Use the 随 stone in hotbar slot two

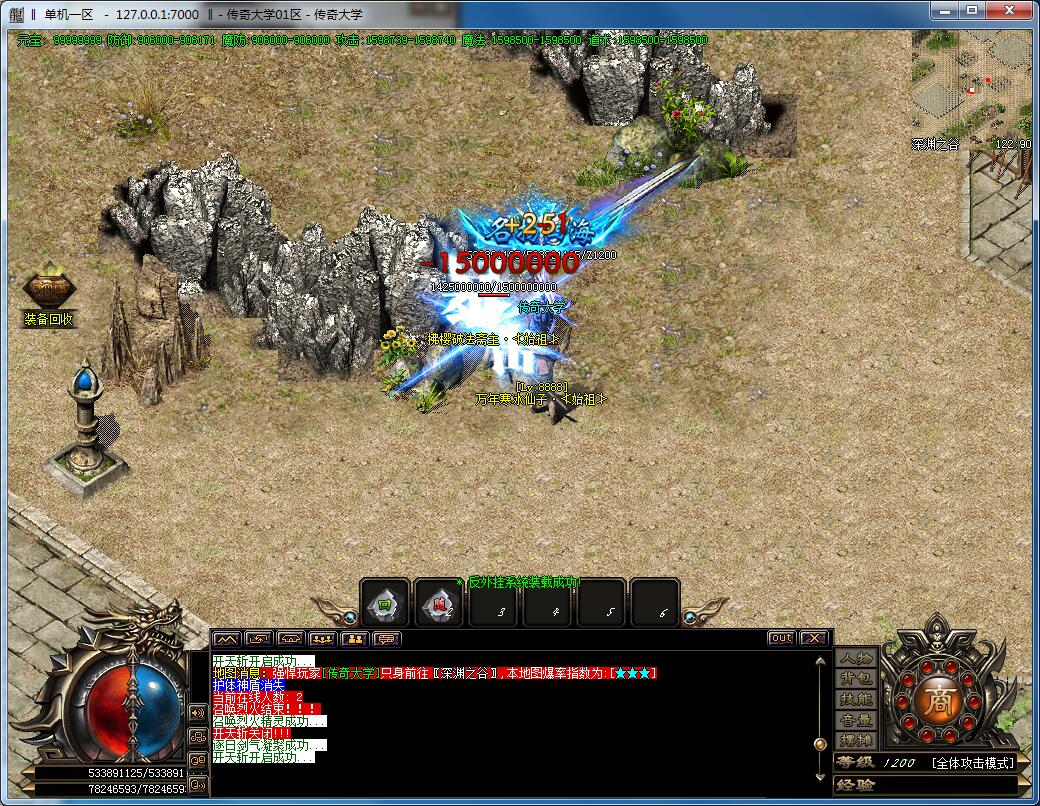coord(439,603)
